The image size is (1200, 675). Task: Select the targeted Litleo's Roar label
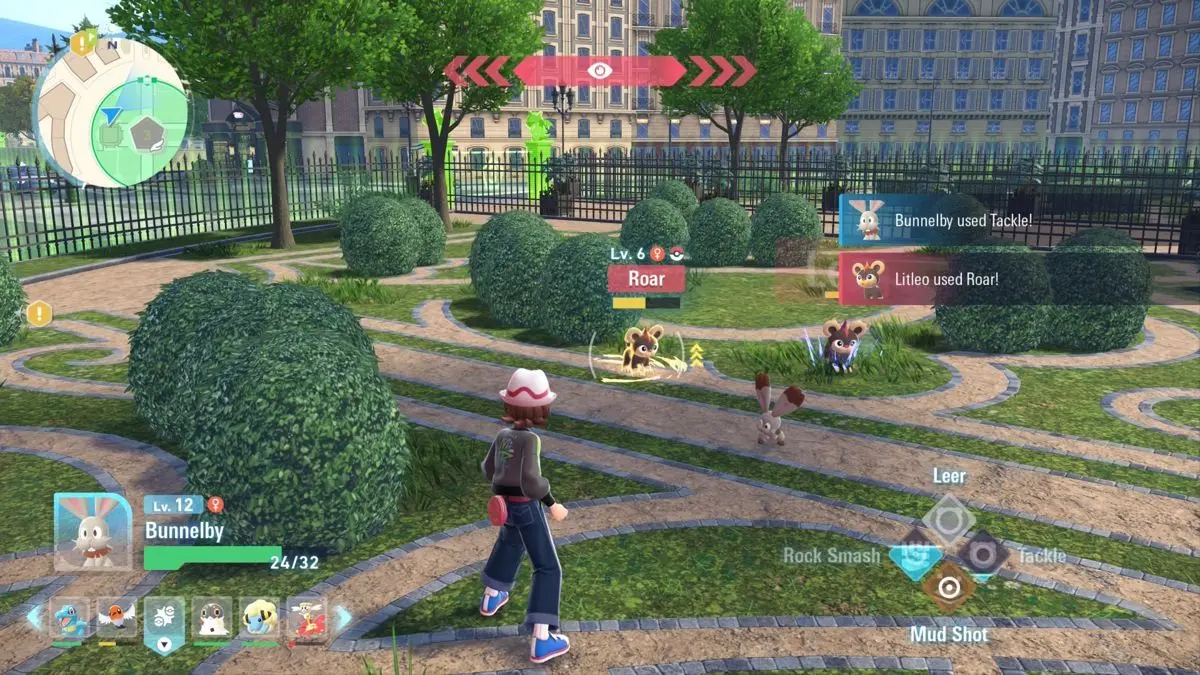pos(646,278)
